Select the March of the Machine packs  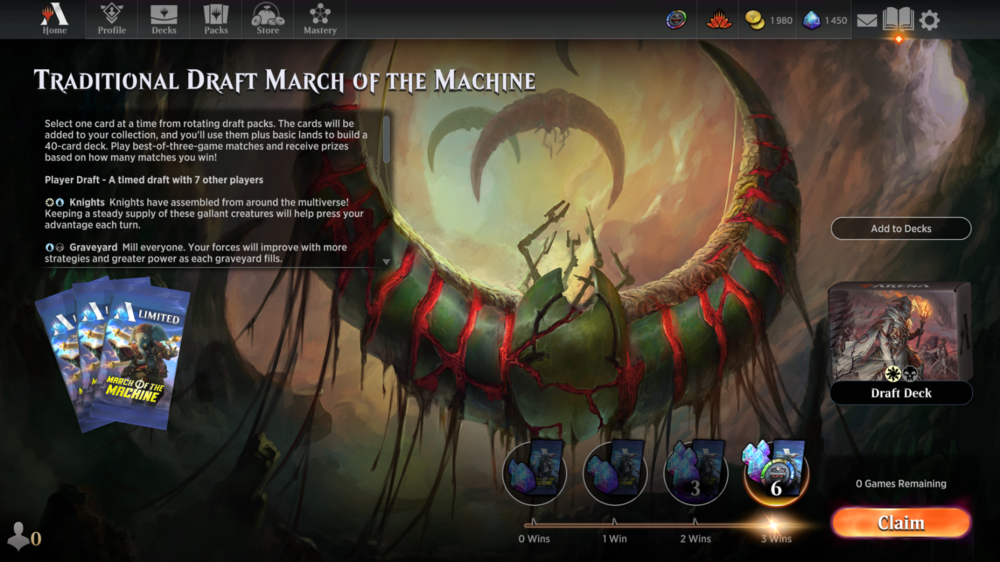pos(113,357)
